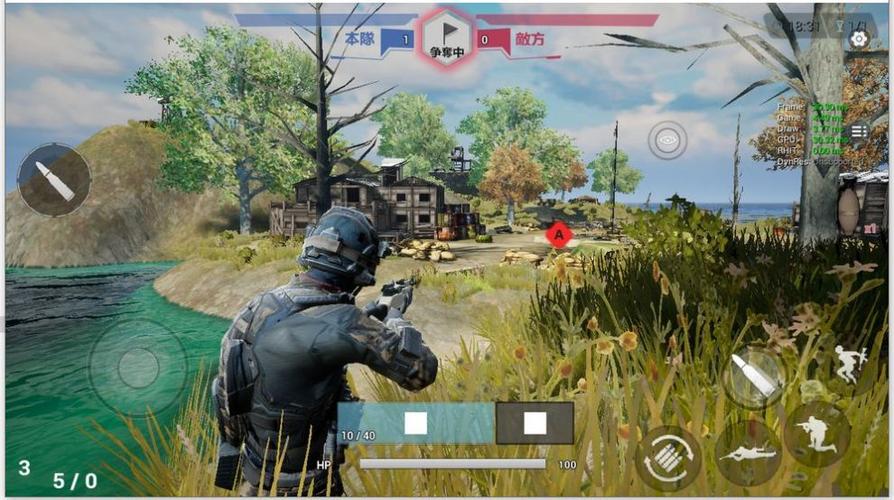The width and height of the screenshot is (894, 500).
Task: Fire using the bullet button beside the stance icons
Action: tap(754, 376)
